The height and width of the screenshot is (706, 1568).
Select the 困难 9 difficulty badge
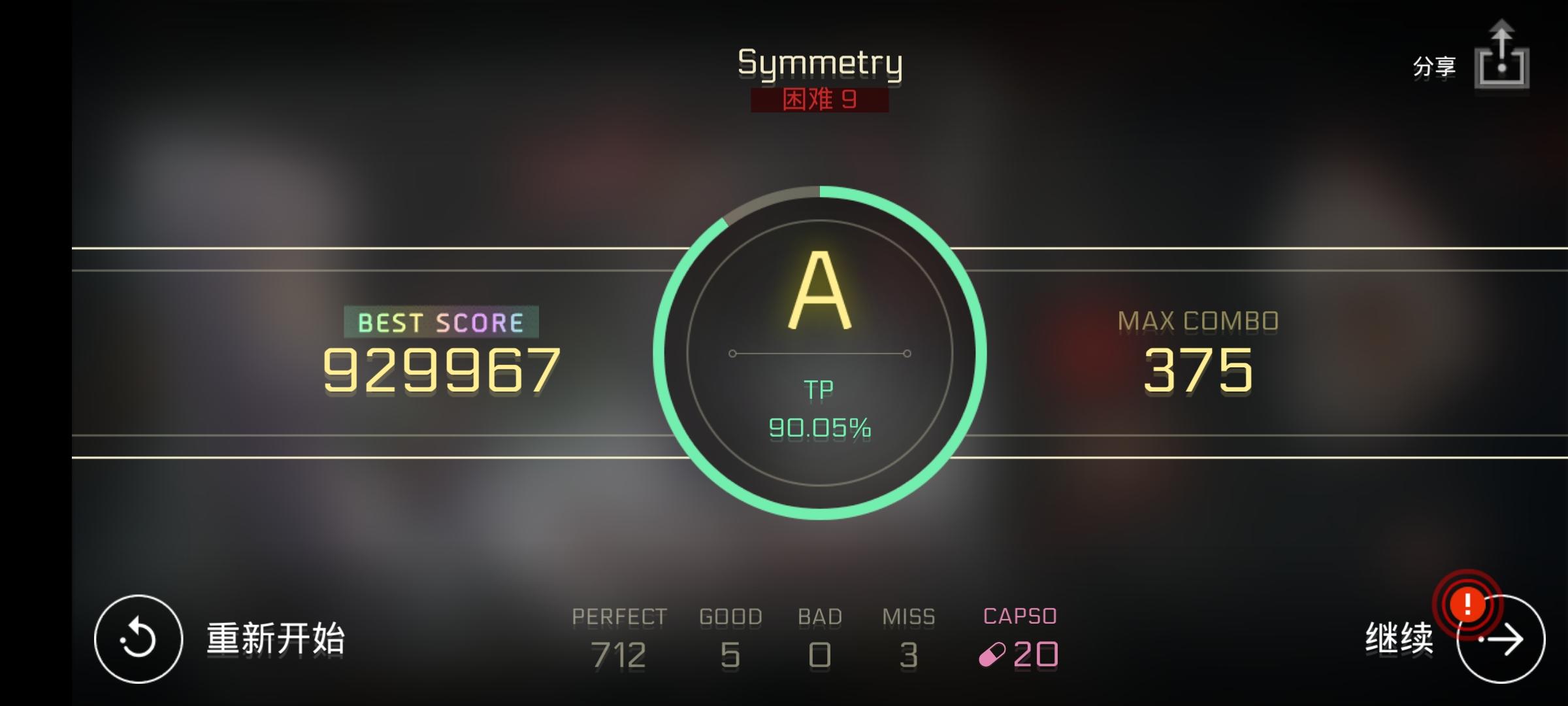[819, 101]
